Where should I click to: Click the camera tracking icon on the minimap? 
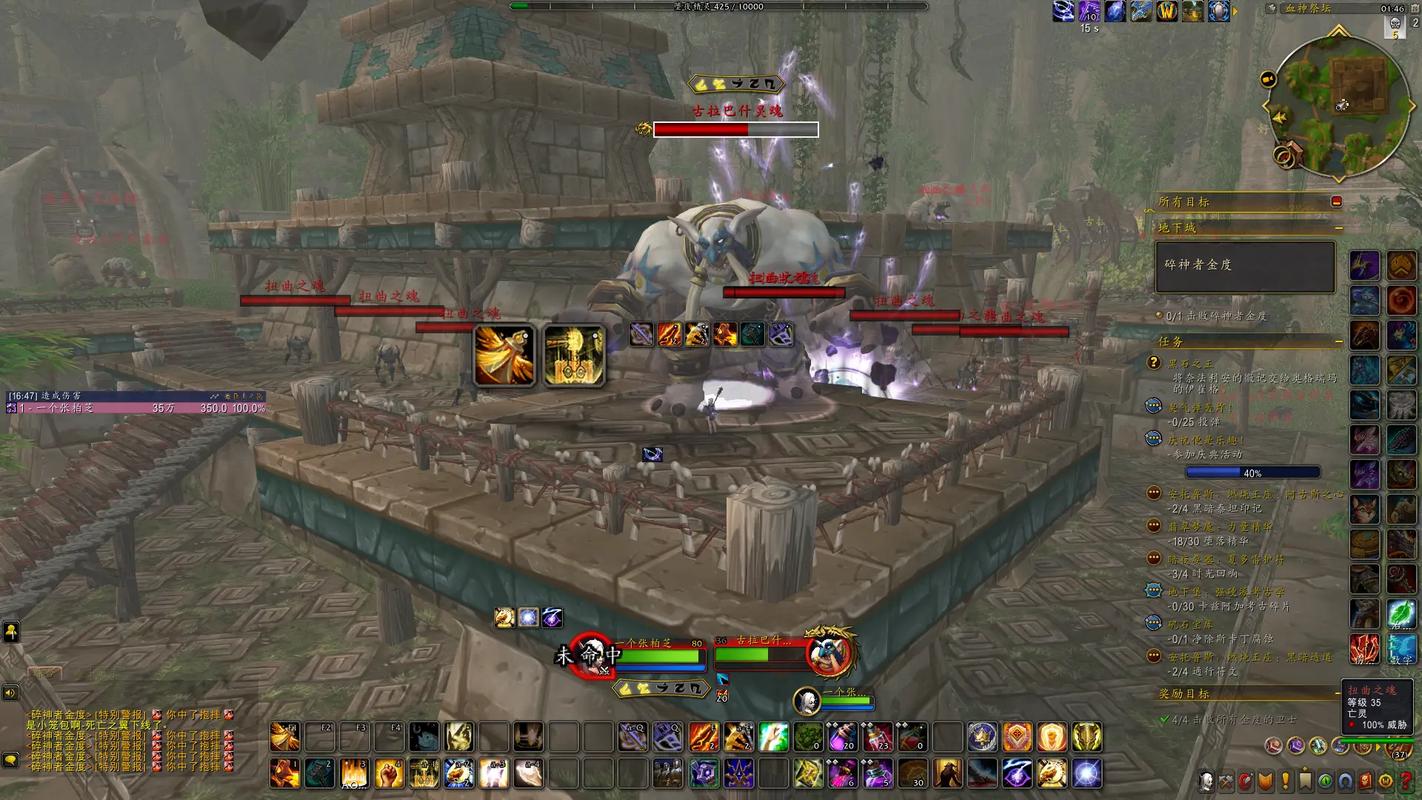coord(1268,78)
